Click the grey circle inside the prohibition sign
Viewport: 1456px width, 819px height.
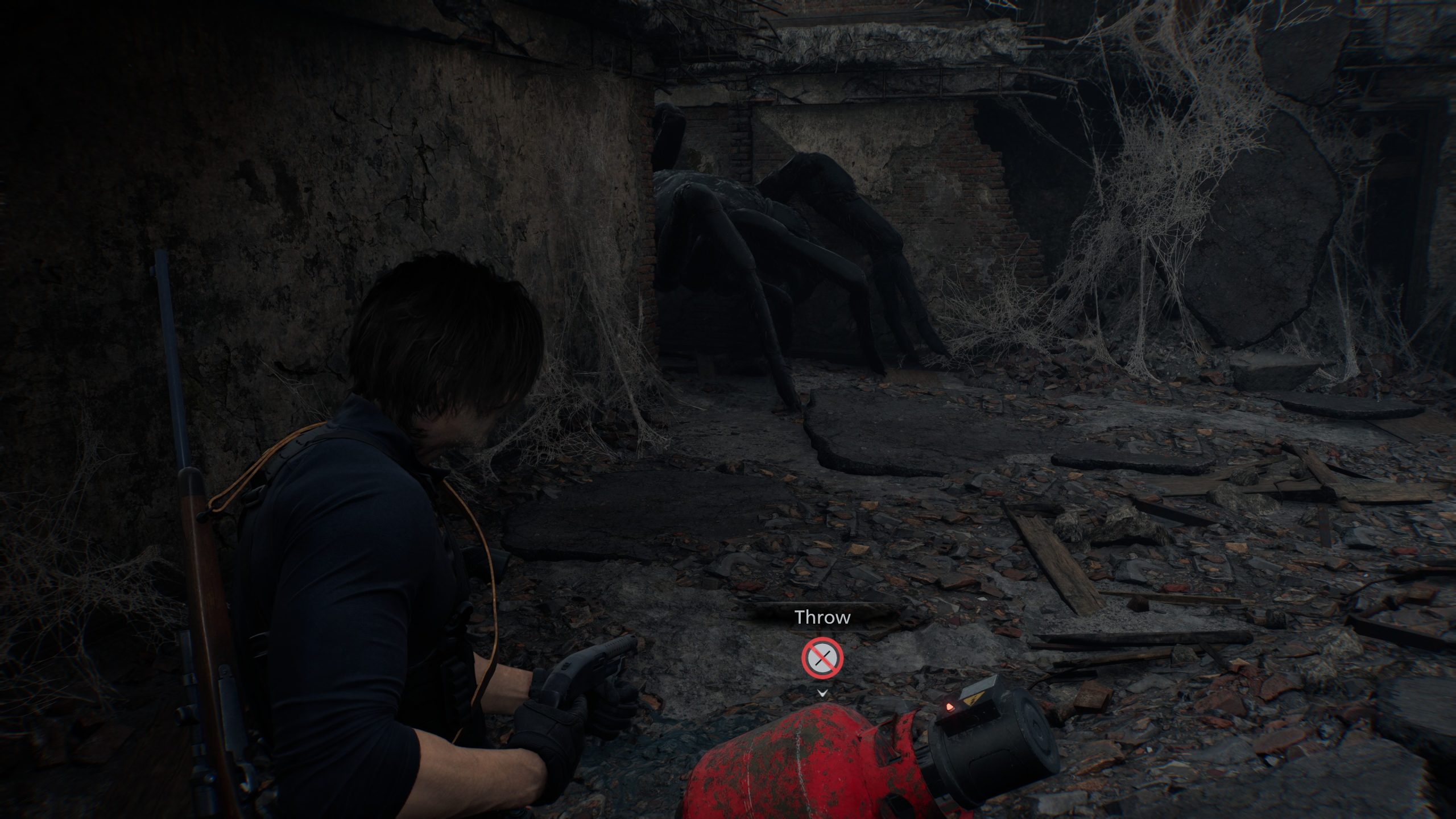822,658
